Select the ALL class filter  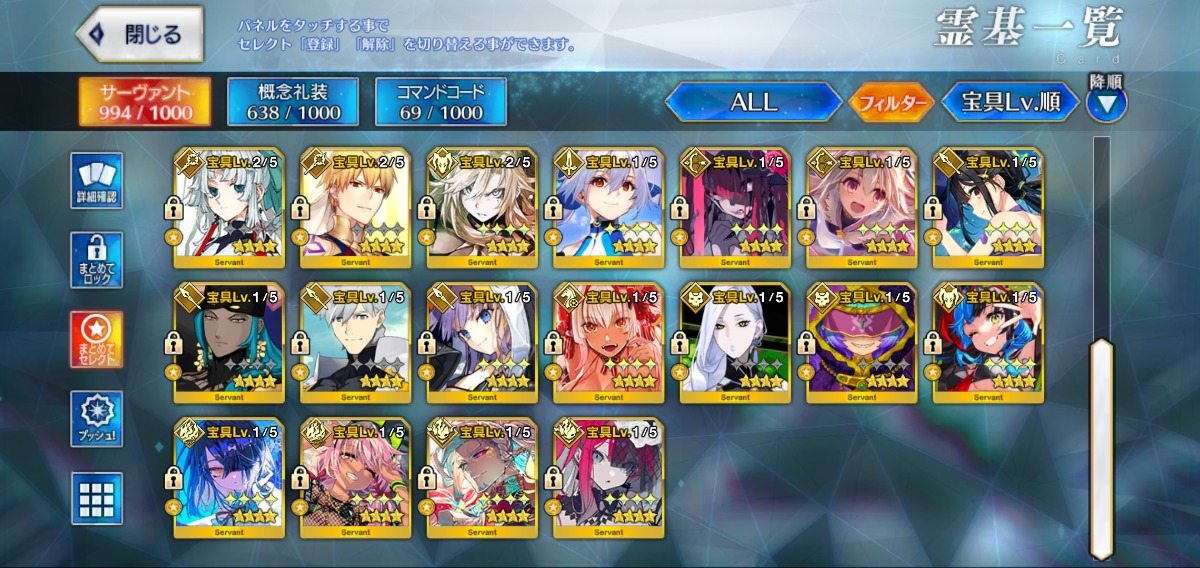coord(753,102)
